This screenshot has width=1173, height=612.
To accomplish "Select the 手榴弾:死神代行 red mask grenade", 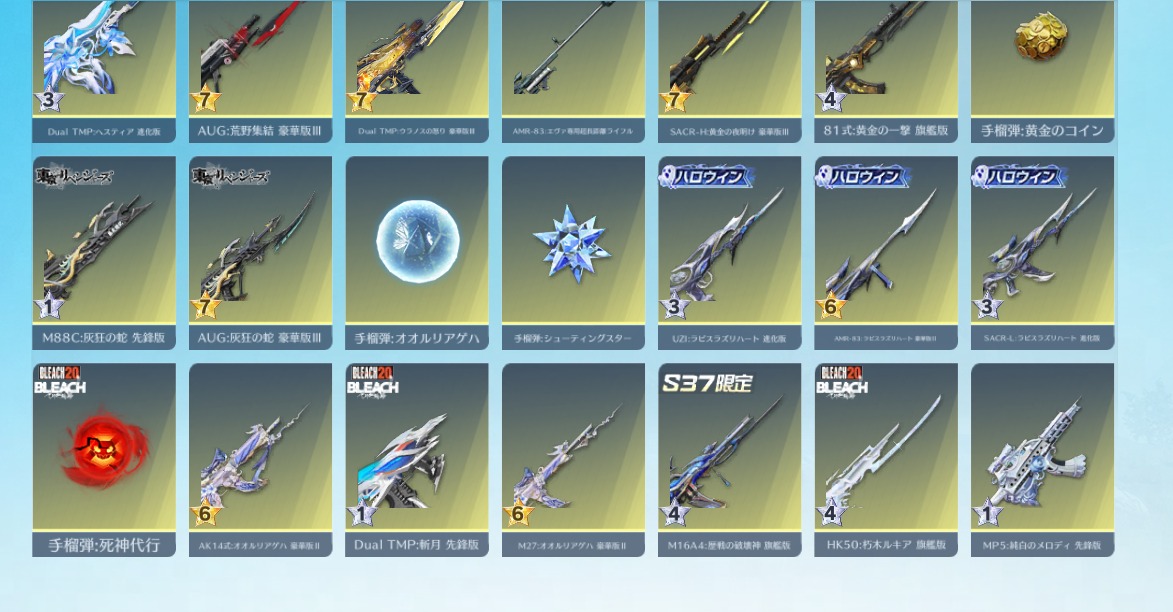I will point(104,457).
